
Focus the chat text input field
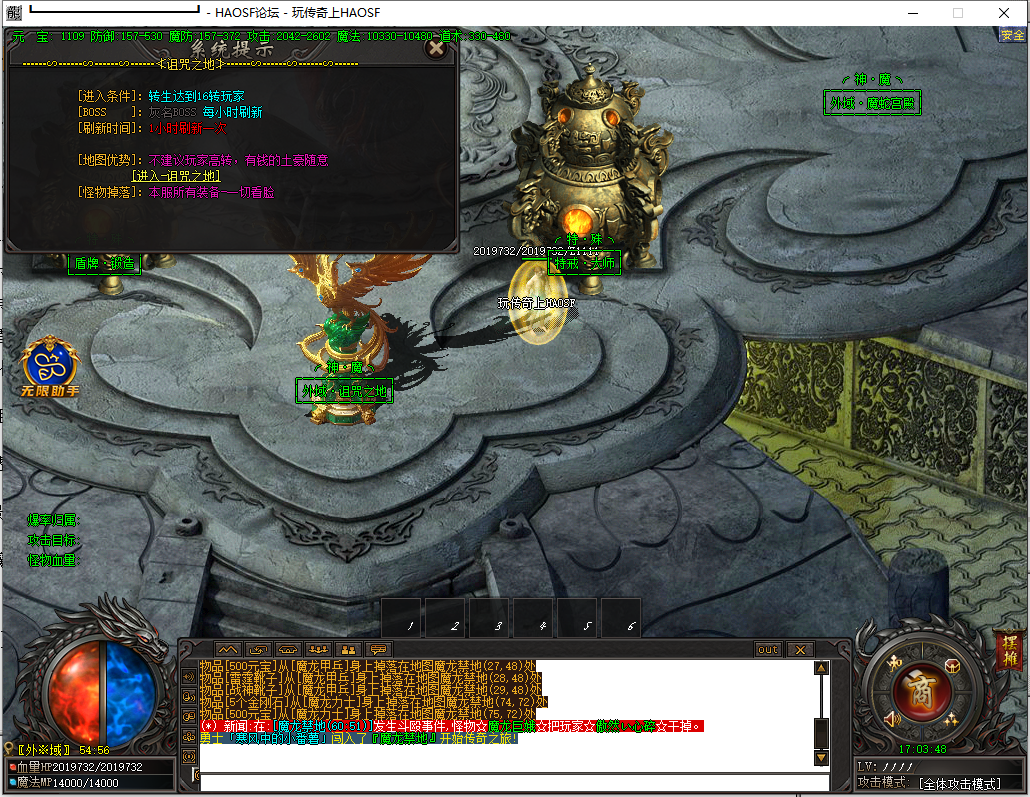point(510,782)
